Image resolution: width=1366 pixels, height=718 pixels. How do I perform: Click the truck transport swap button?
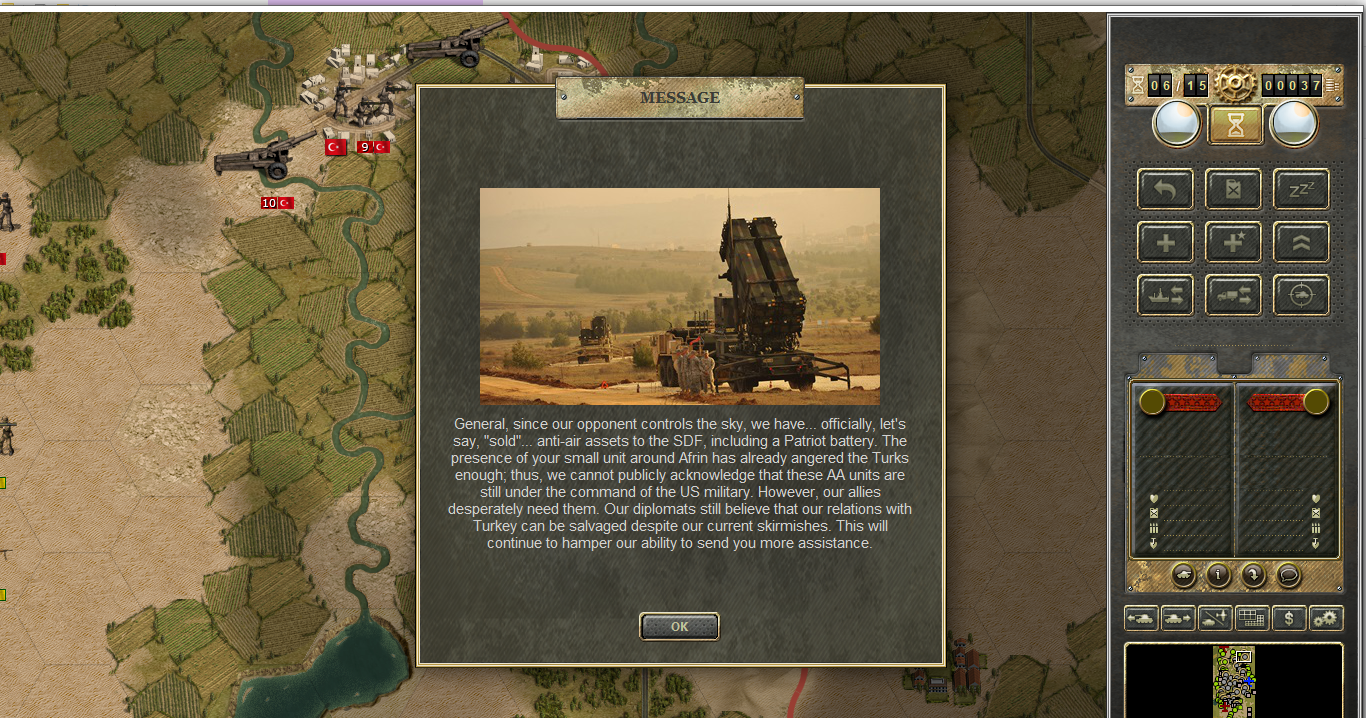click(x=1233, y=295)
